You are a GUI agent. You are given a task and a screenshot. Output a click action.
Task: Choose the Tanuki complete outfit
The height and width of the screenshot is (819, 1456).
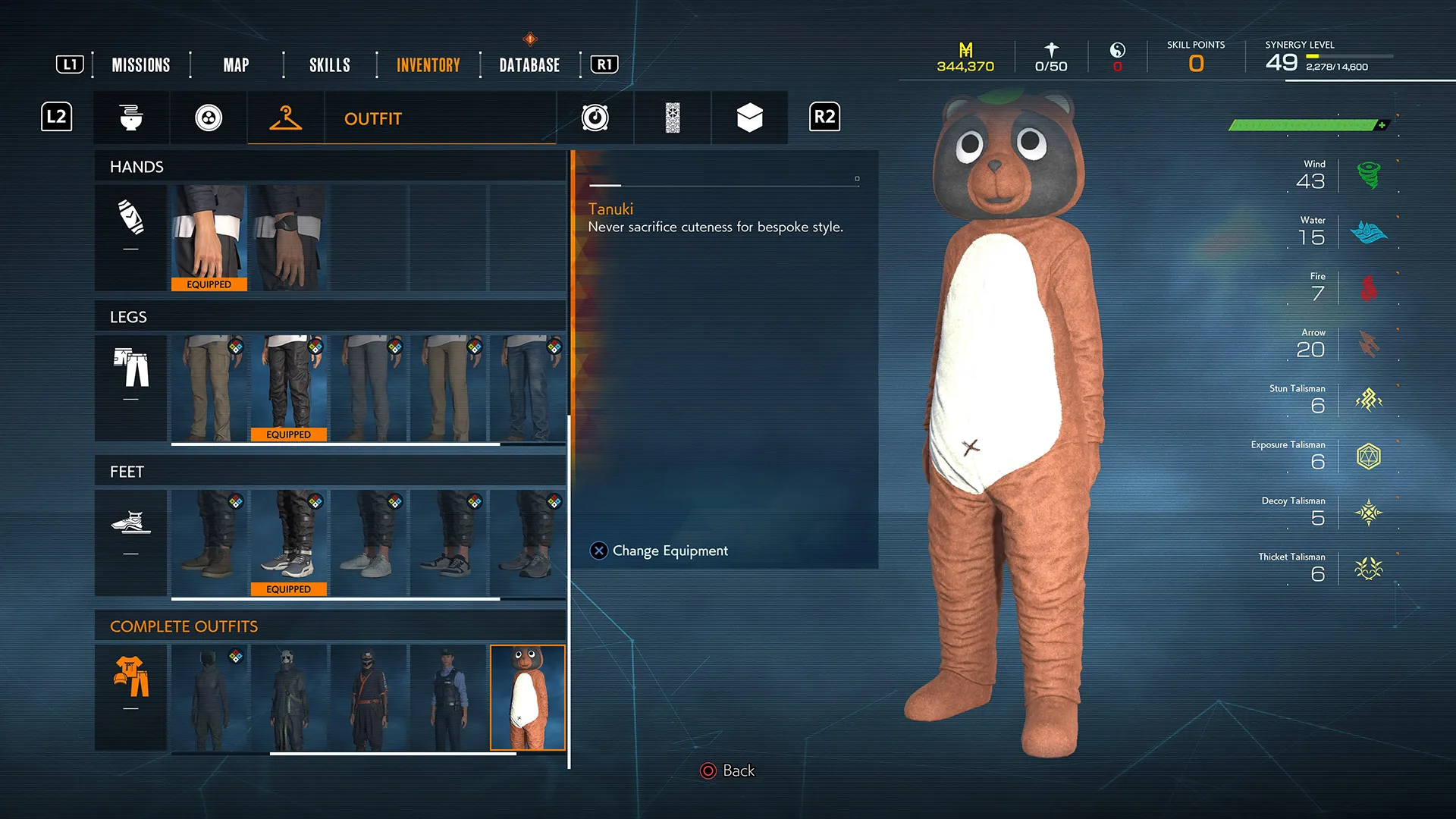(x=527, y=698)
